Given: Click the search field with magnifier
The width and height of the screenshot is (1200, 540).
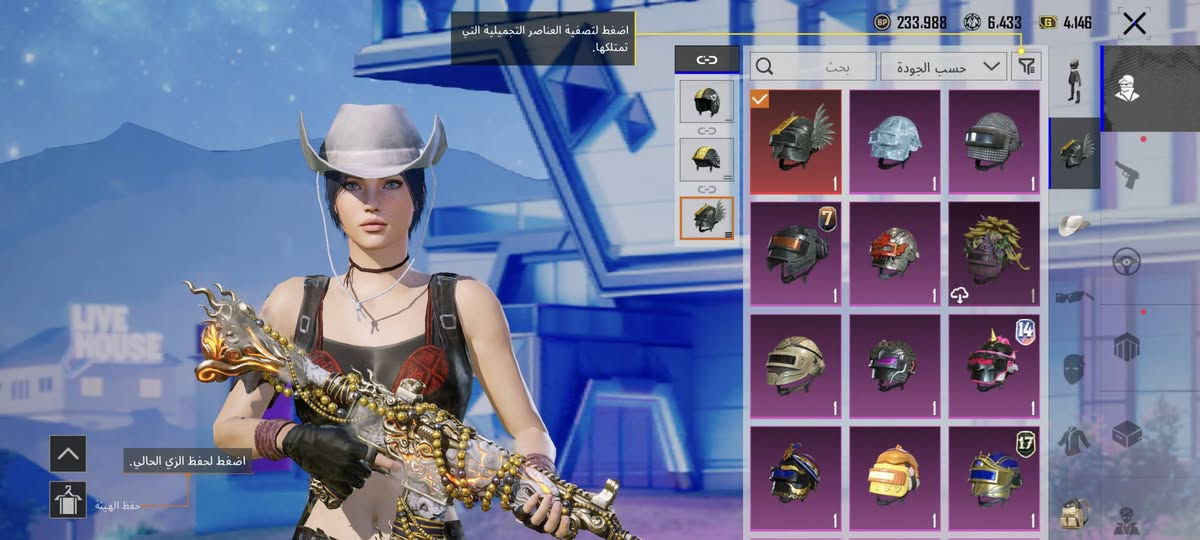Looking at the screenshot, I should tap(813, 67).
